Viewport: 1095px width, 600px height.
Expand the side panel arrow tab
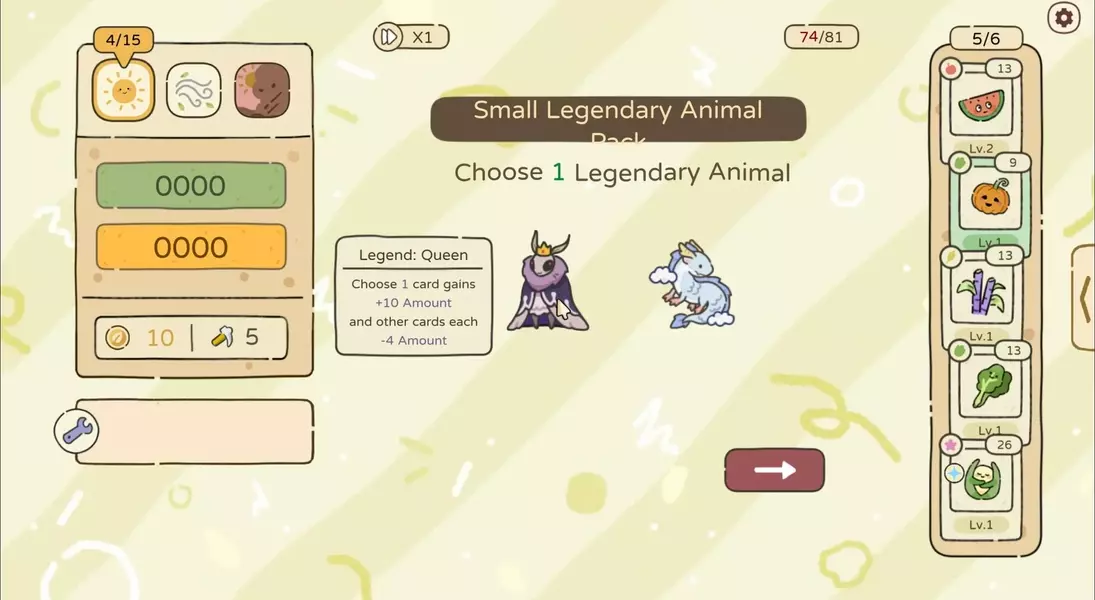[x=1083, y=297]
